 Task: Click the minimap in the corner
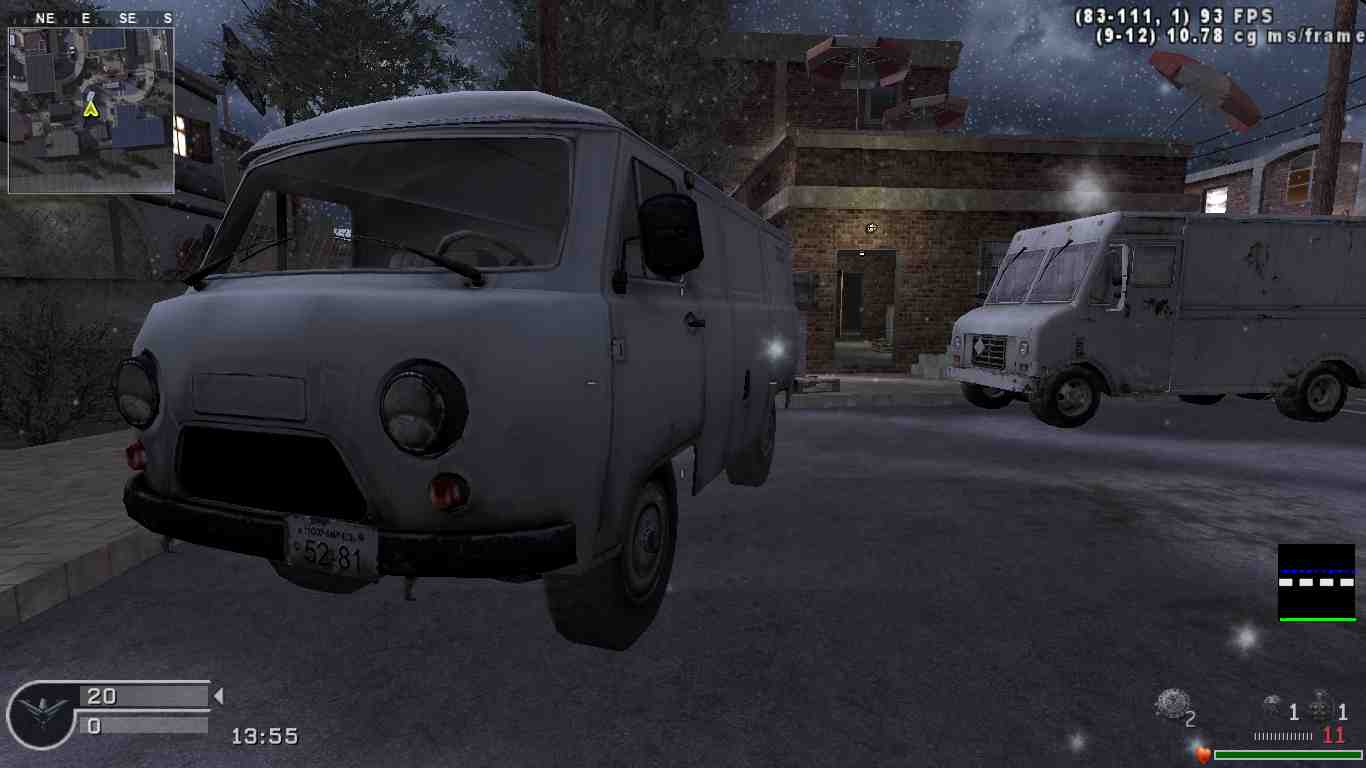91,110
